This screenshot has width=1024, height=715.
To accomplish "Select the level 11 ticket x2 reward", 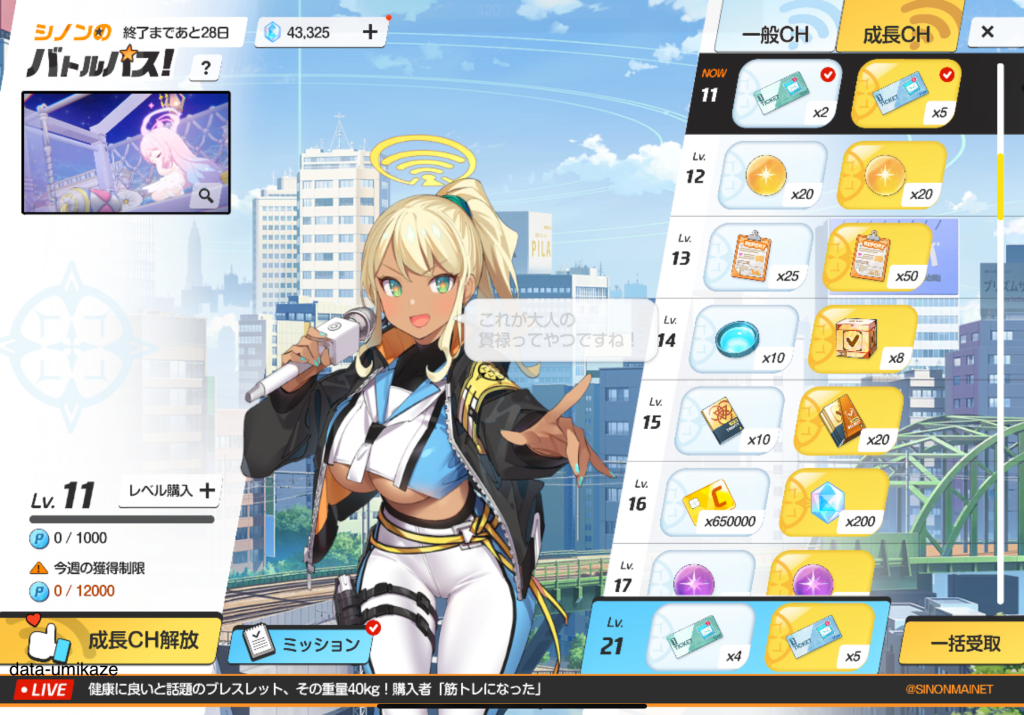I will point(787,94).
